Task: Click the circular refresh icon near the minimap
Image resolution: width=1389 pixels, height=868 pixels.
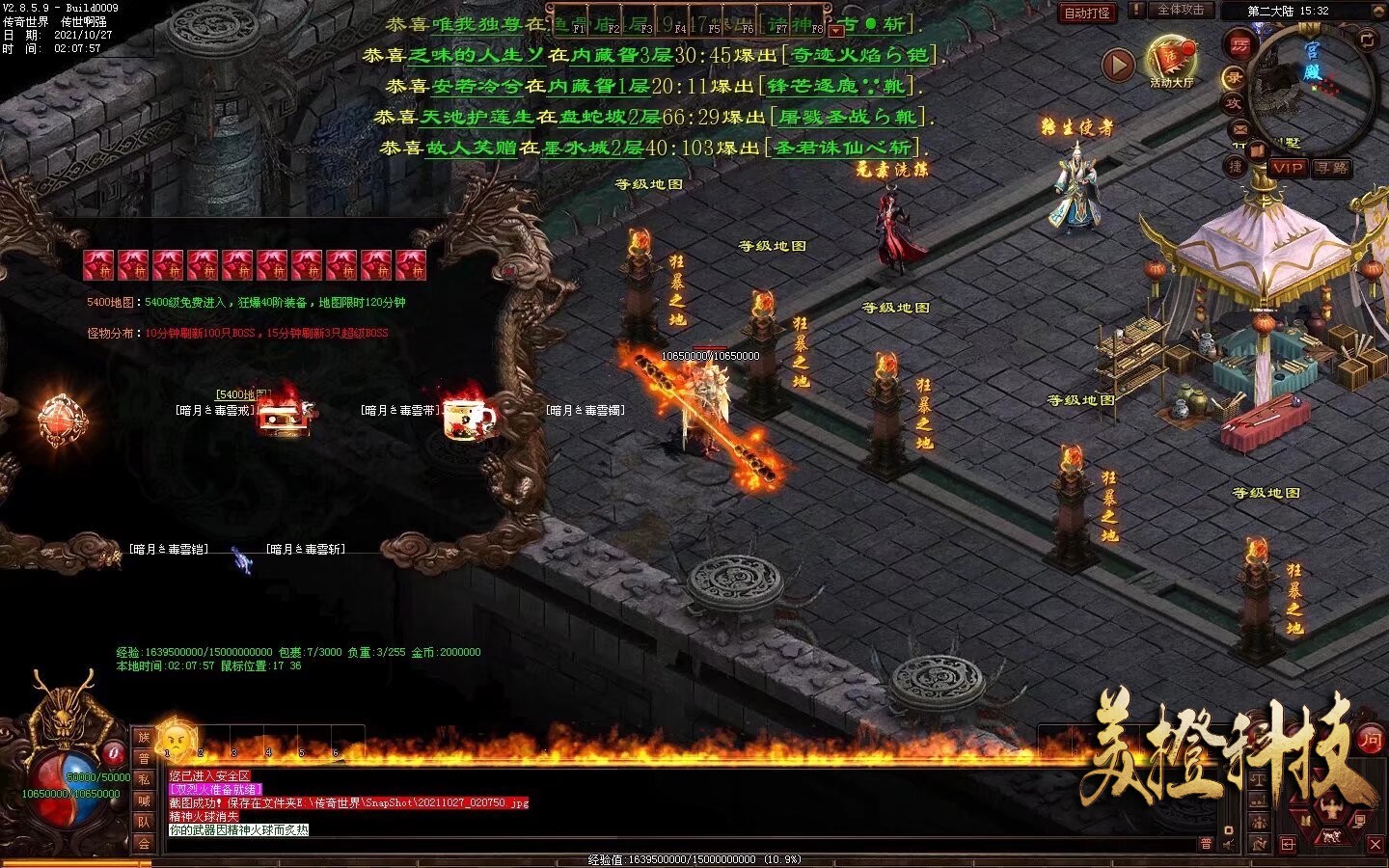Action: 1369,41
